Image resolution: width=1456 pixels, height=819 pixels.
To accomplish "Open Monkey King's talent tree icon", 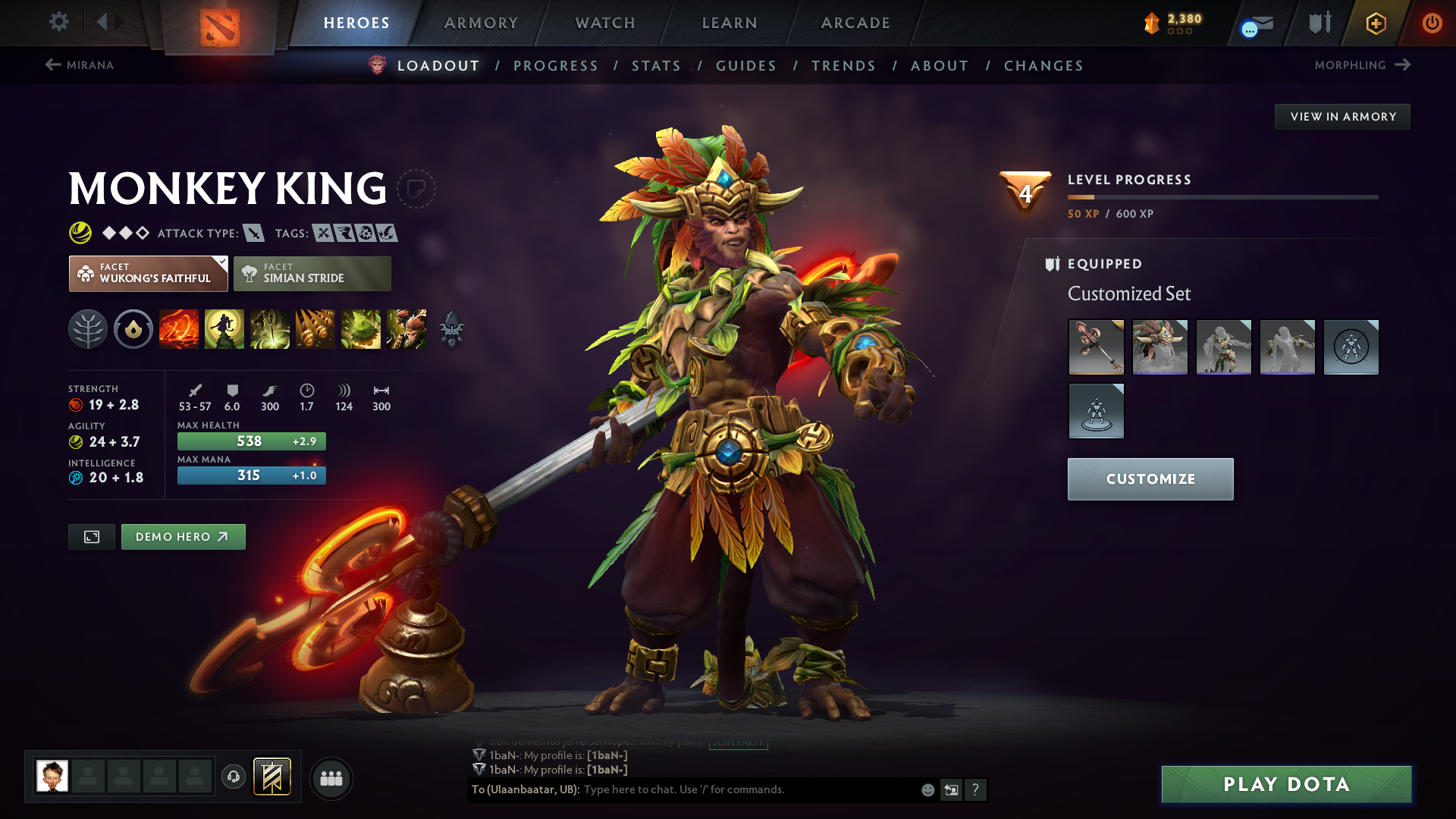I will [88, 329].
